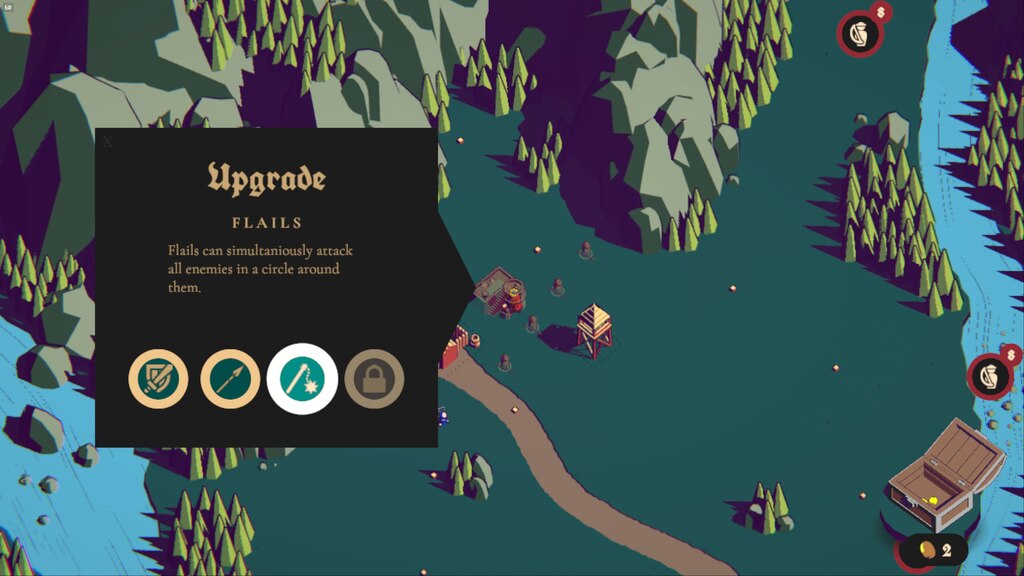Pick the Flails upgrade icon
Screen dimensions: 1024x576
click(302, 379)
